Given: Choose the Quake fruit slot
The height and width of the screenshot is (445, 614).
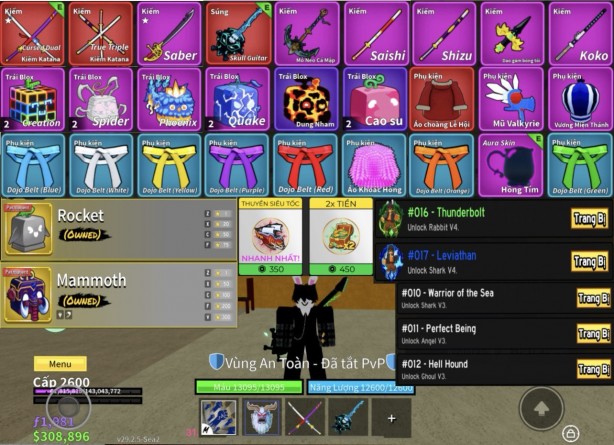Looking at the screenshot, I should click(238, 99).
